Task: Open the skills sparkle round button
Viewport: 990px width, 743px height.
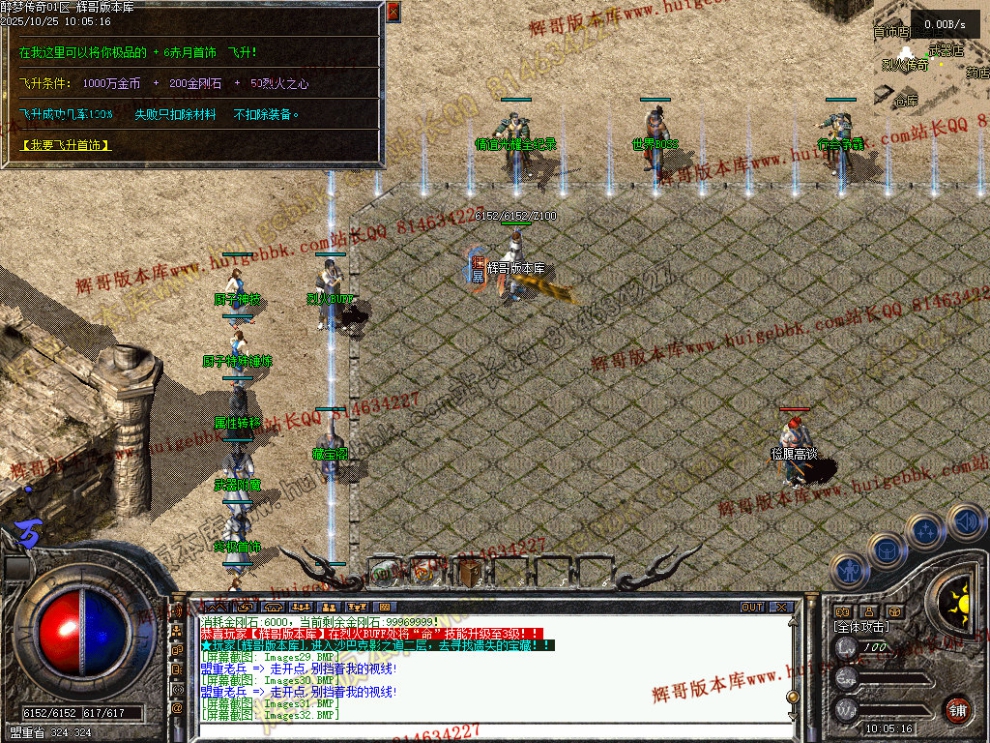Action: pyautogui.click(x=925, y=530)
